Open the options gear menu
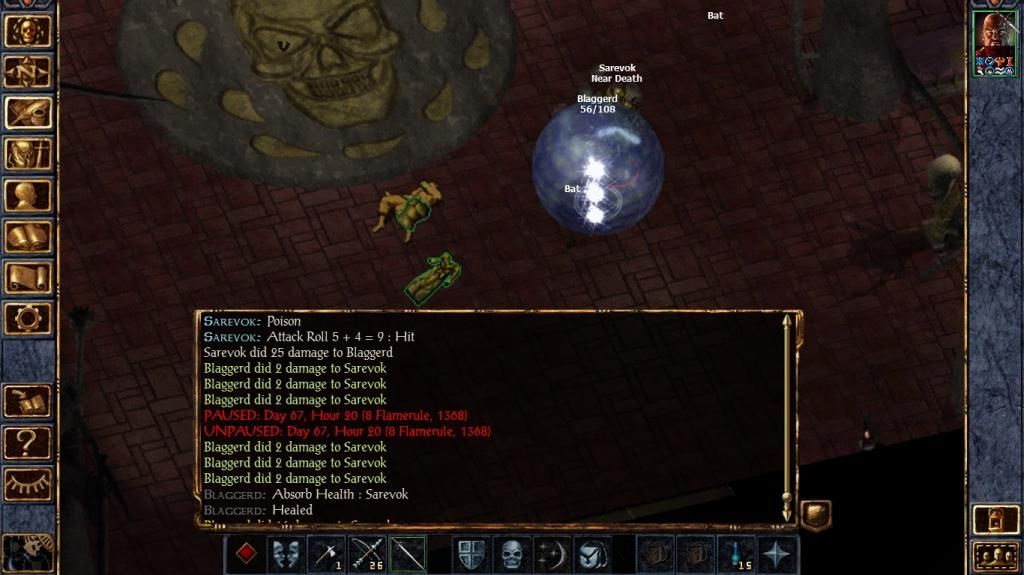 click(28, 318)
